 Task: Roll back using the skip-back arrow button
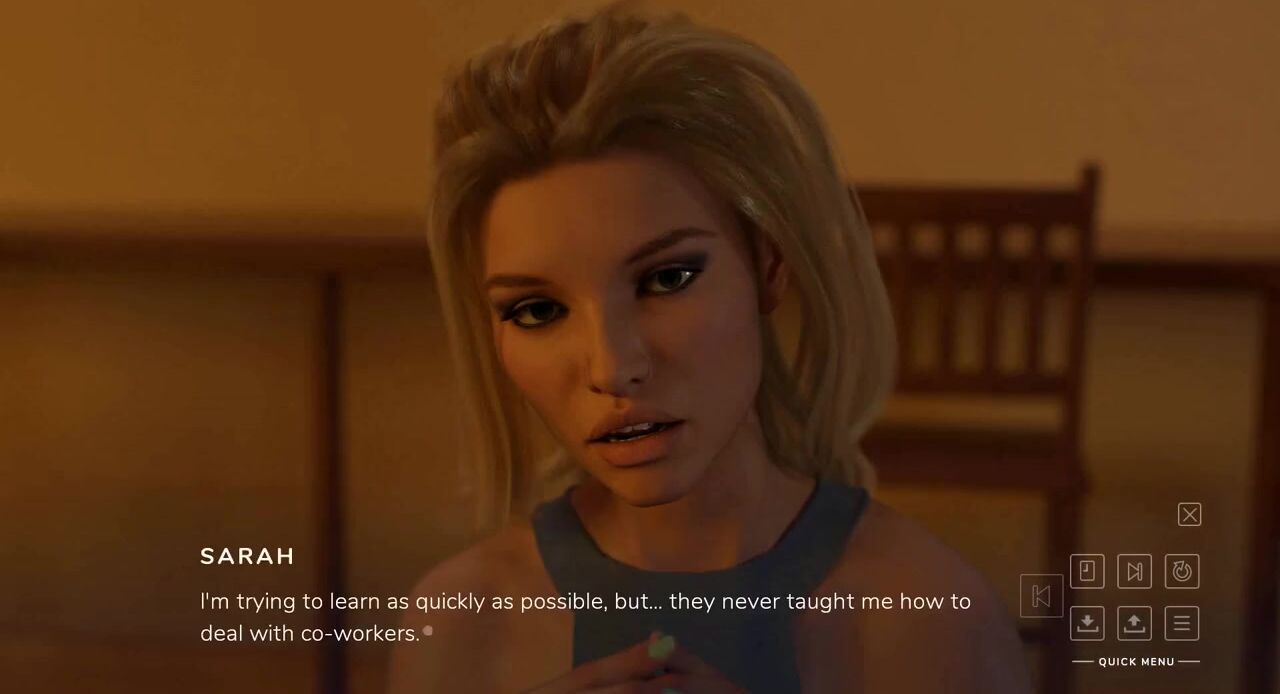point(1041,596)
